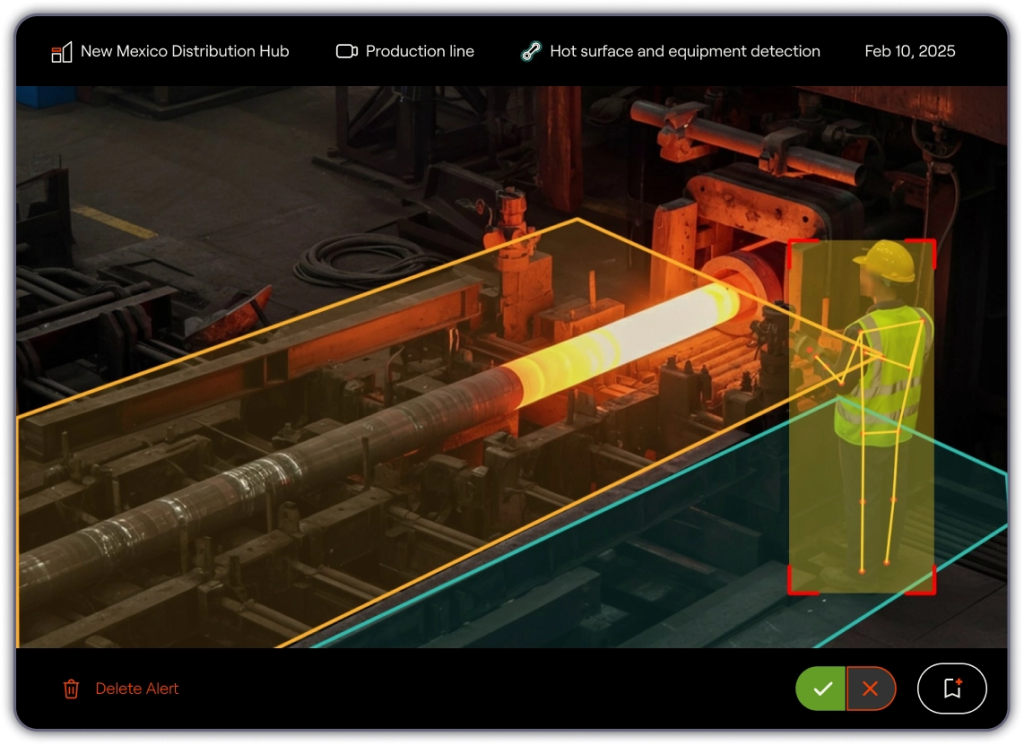
Task: Click Hot surface and equipment detection label
Action: (x=671, y=51)
